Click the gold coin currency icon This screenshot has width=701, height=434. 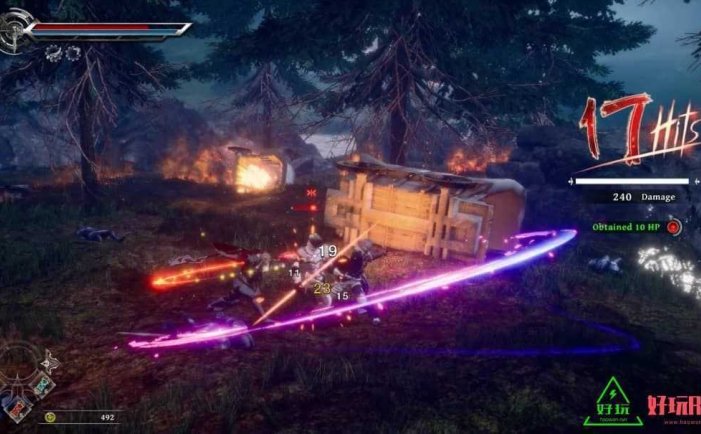point(49,417)
